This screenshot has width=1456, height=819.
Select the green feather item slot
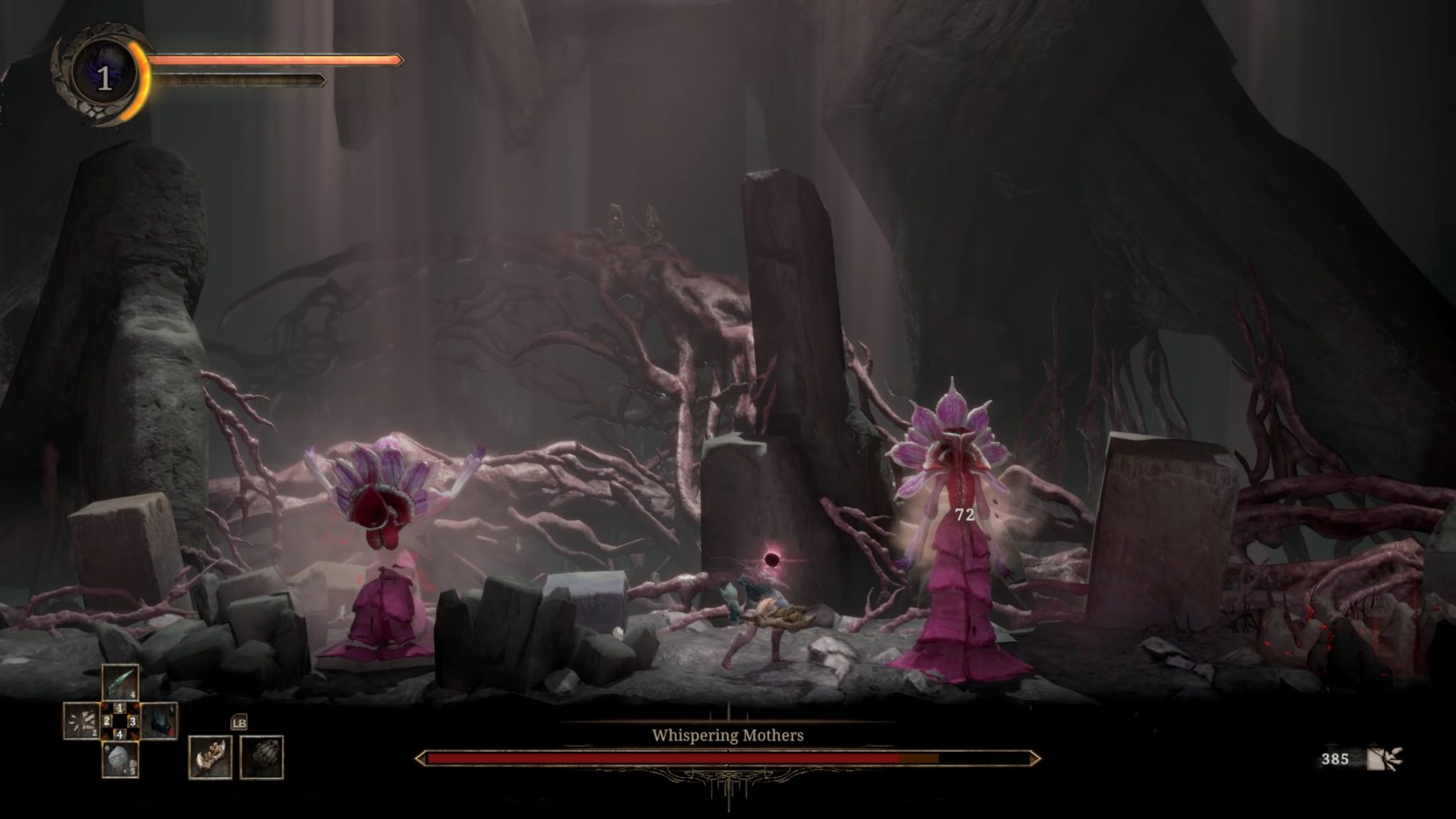click(x=119, y=682)
